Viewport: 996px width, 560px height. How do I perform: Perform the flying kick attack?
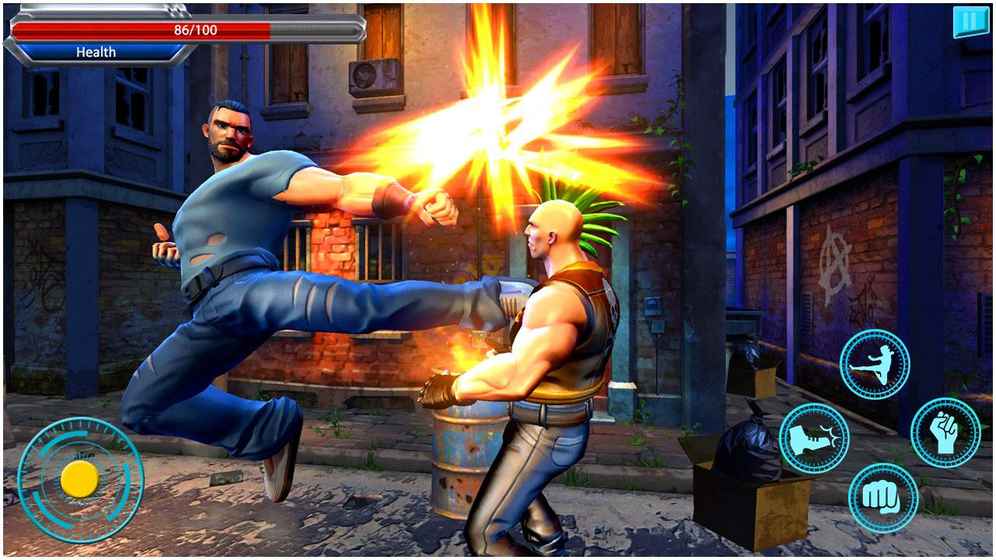click(874, 365)
